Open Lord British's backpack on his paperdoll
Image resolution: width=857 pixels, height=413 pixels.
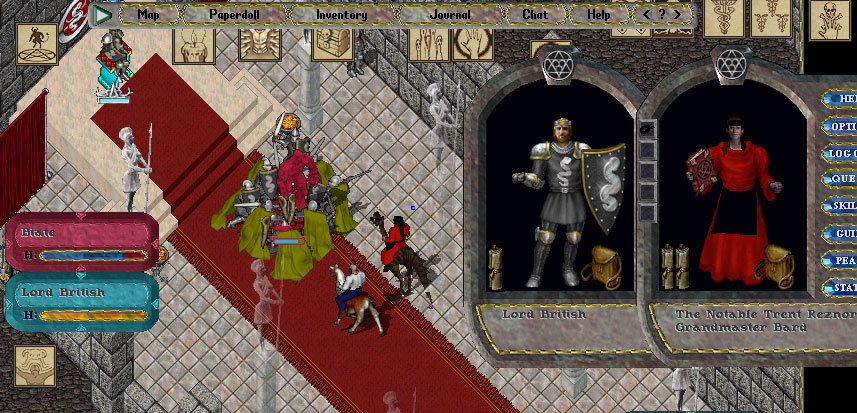coord(606,267)
